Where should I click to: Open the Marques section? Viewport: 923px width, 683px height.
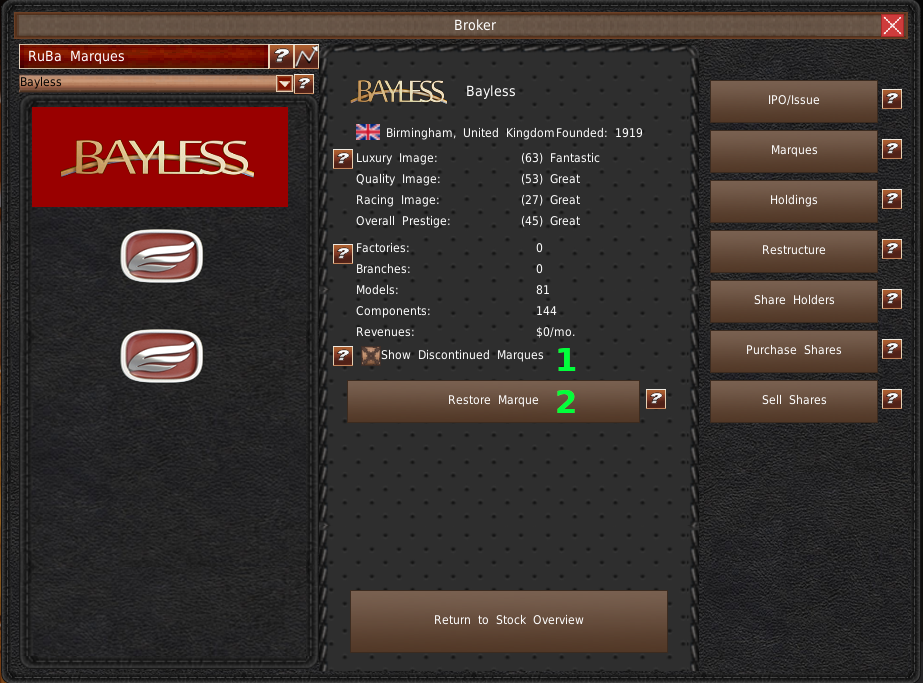point(793,150)
